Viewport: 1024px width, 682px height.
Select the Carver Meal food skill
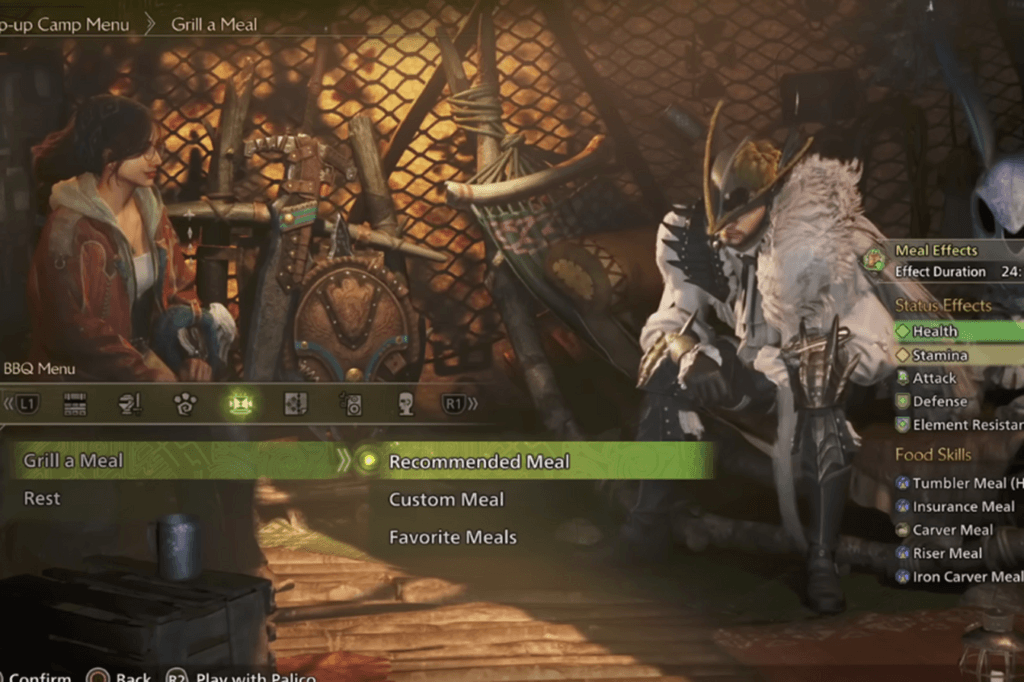[952, 530]
